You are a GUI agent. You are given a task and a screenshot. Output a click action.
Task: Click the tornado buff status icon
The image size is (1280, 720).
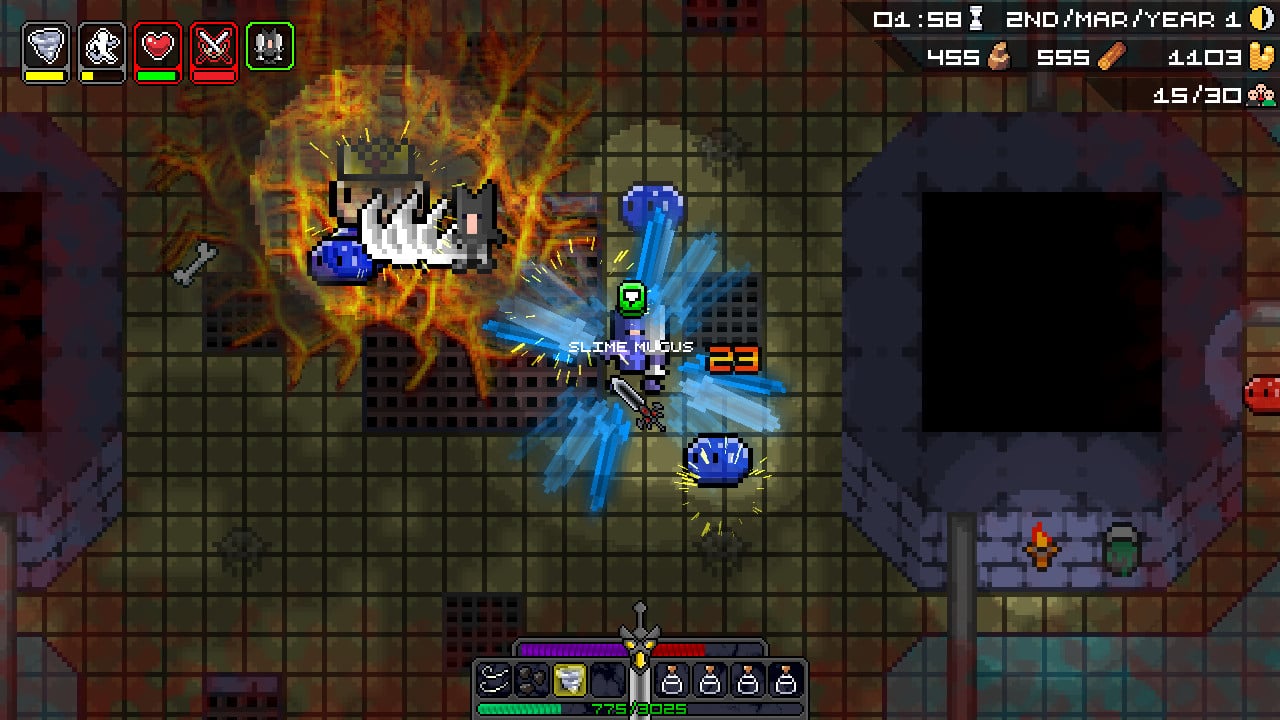point(46,47)
